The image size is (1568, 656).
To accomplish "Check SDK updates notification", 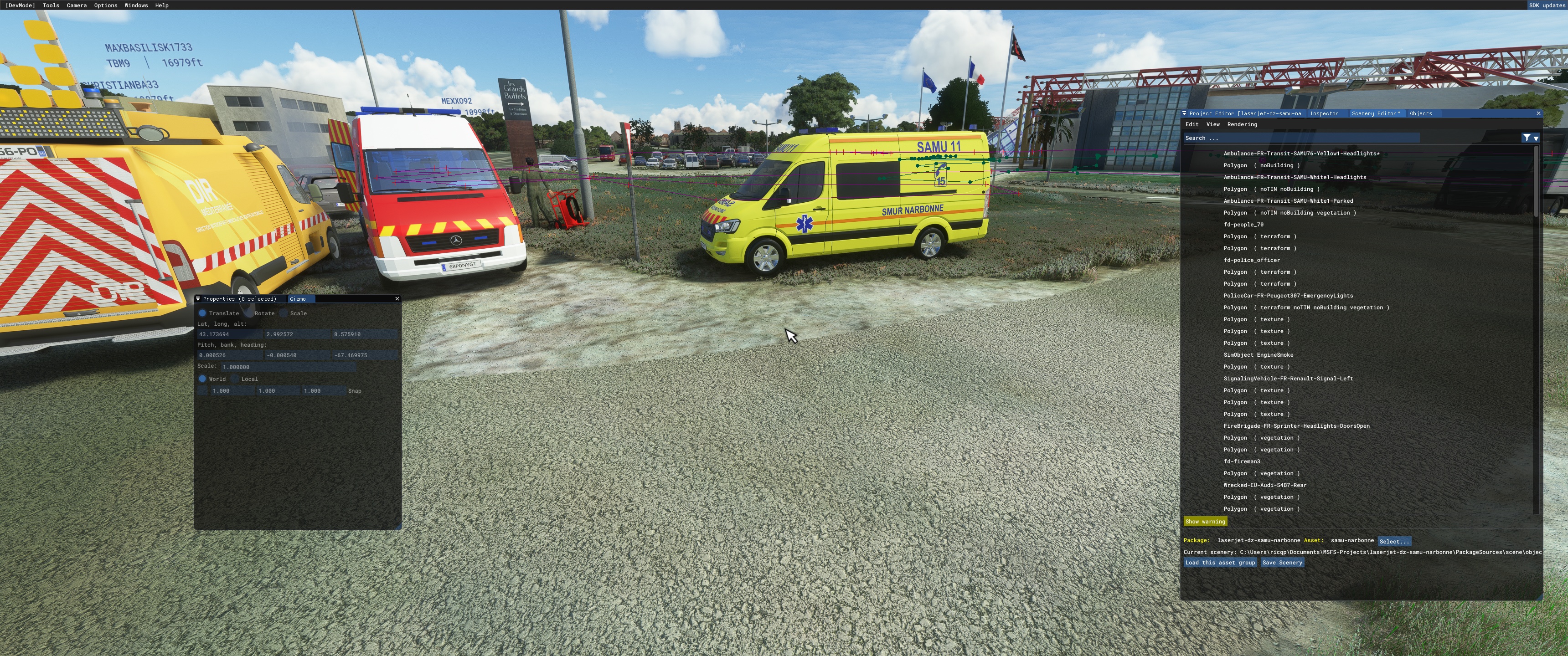I will 1546,5.
